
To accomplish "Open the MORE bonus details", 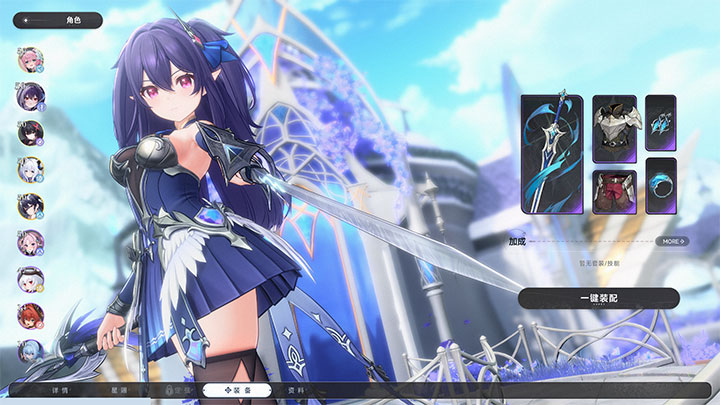I will 672,241.
